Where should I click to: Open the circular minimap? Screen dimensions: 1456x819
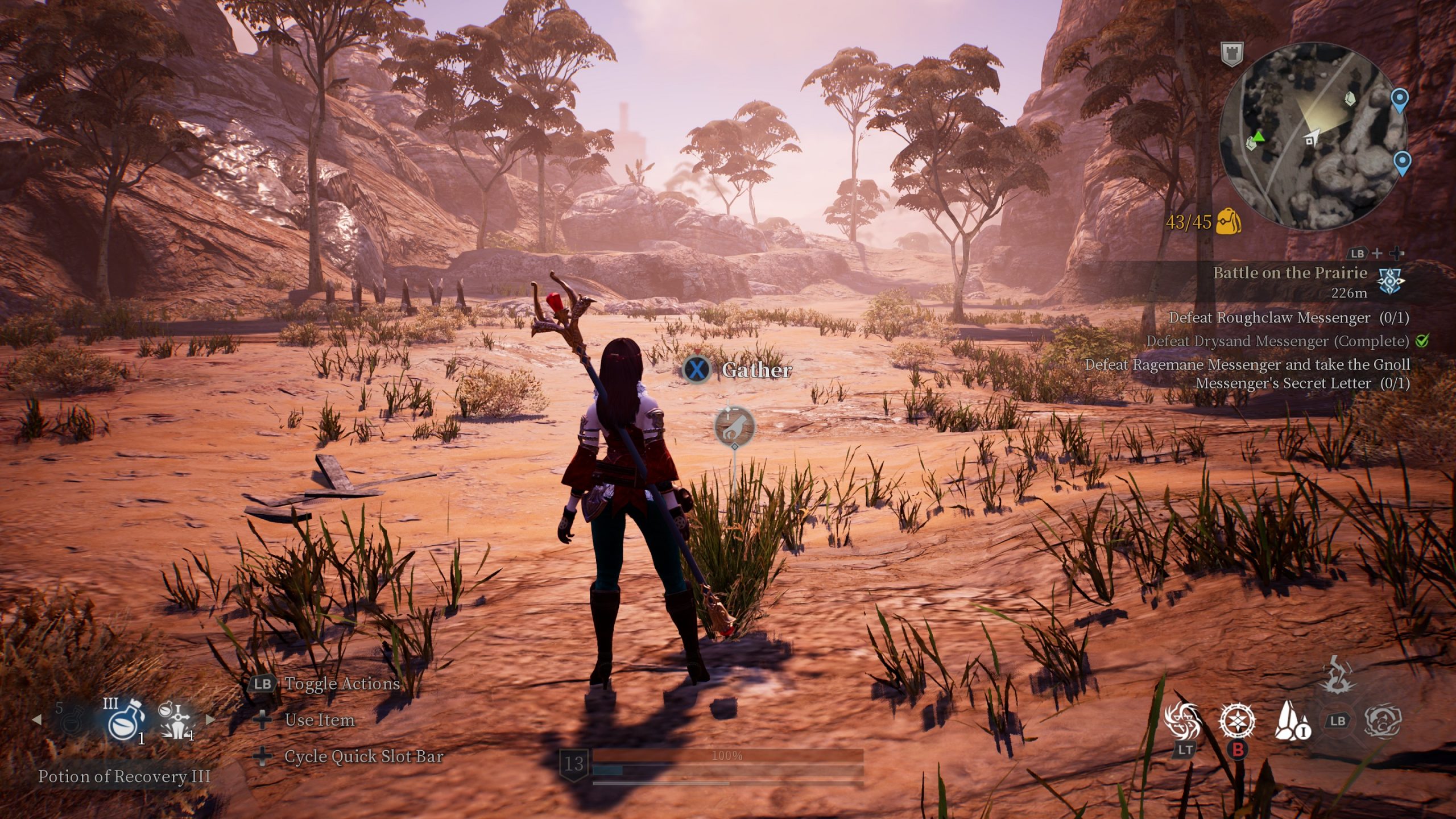tap(1313, 136)
